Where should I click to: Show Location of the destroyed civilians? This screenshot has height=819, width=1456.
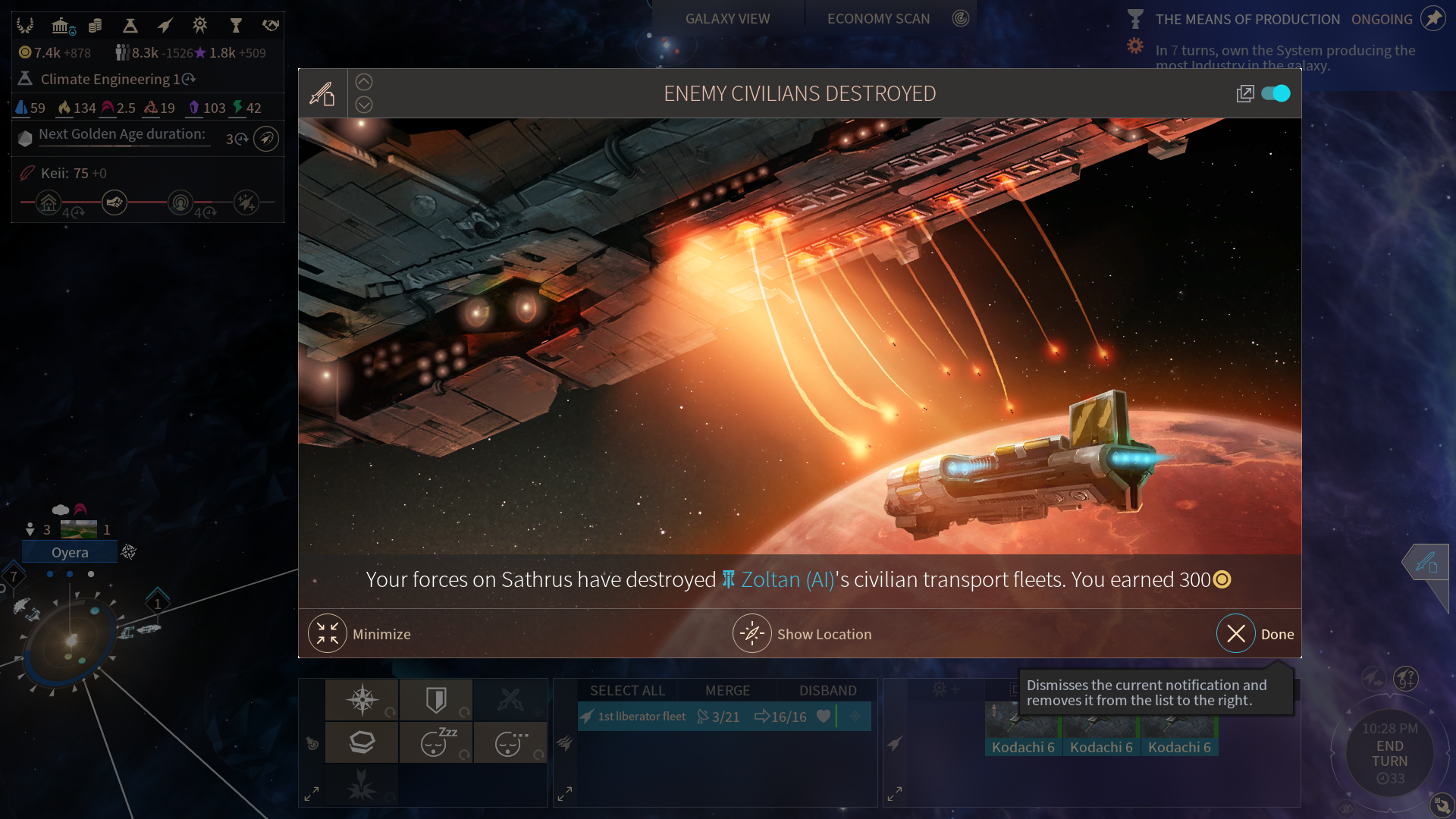click(752, 634)
